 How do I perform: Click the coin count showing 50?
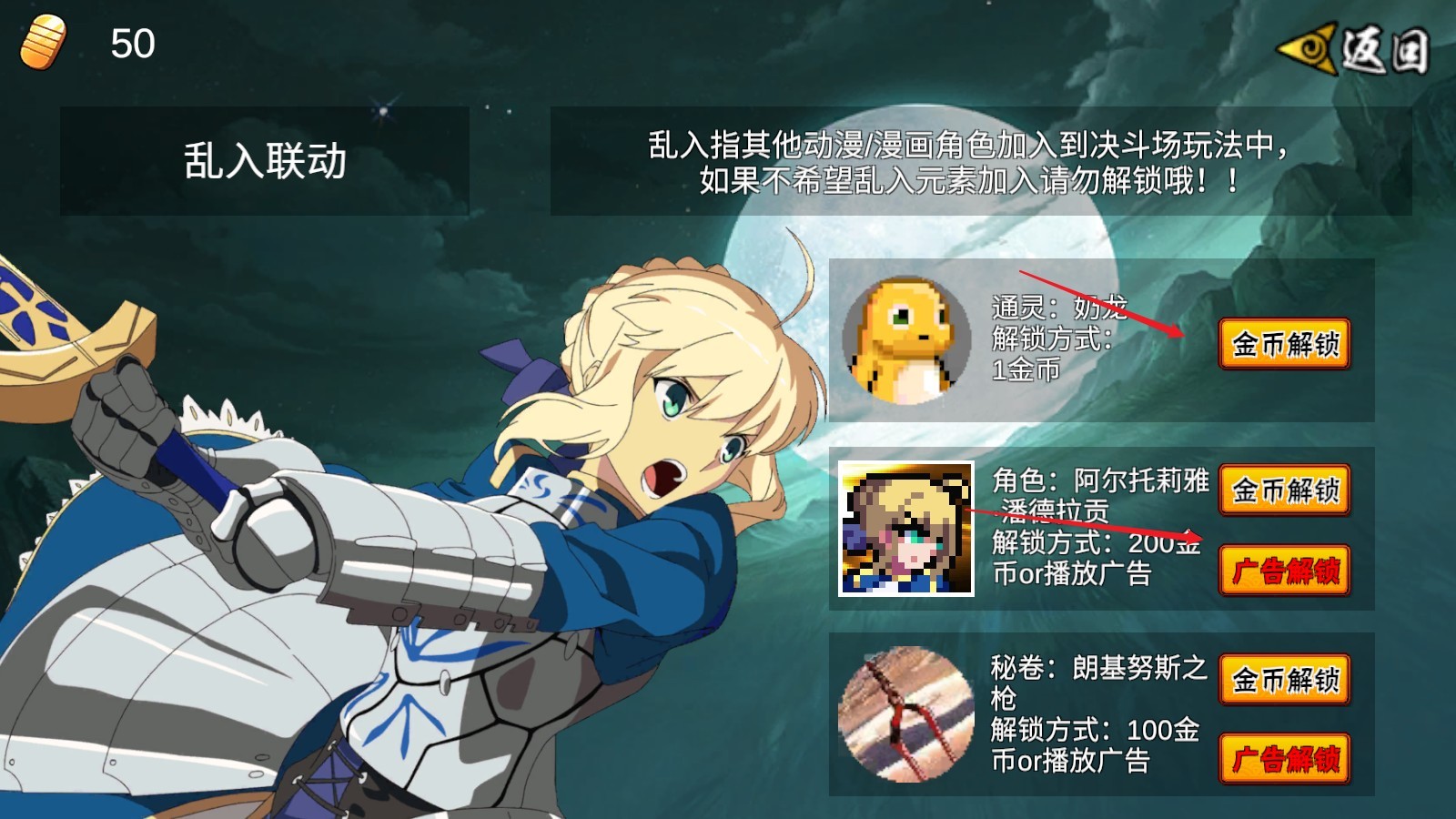(x=130, y=42)
